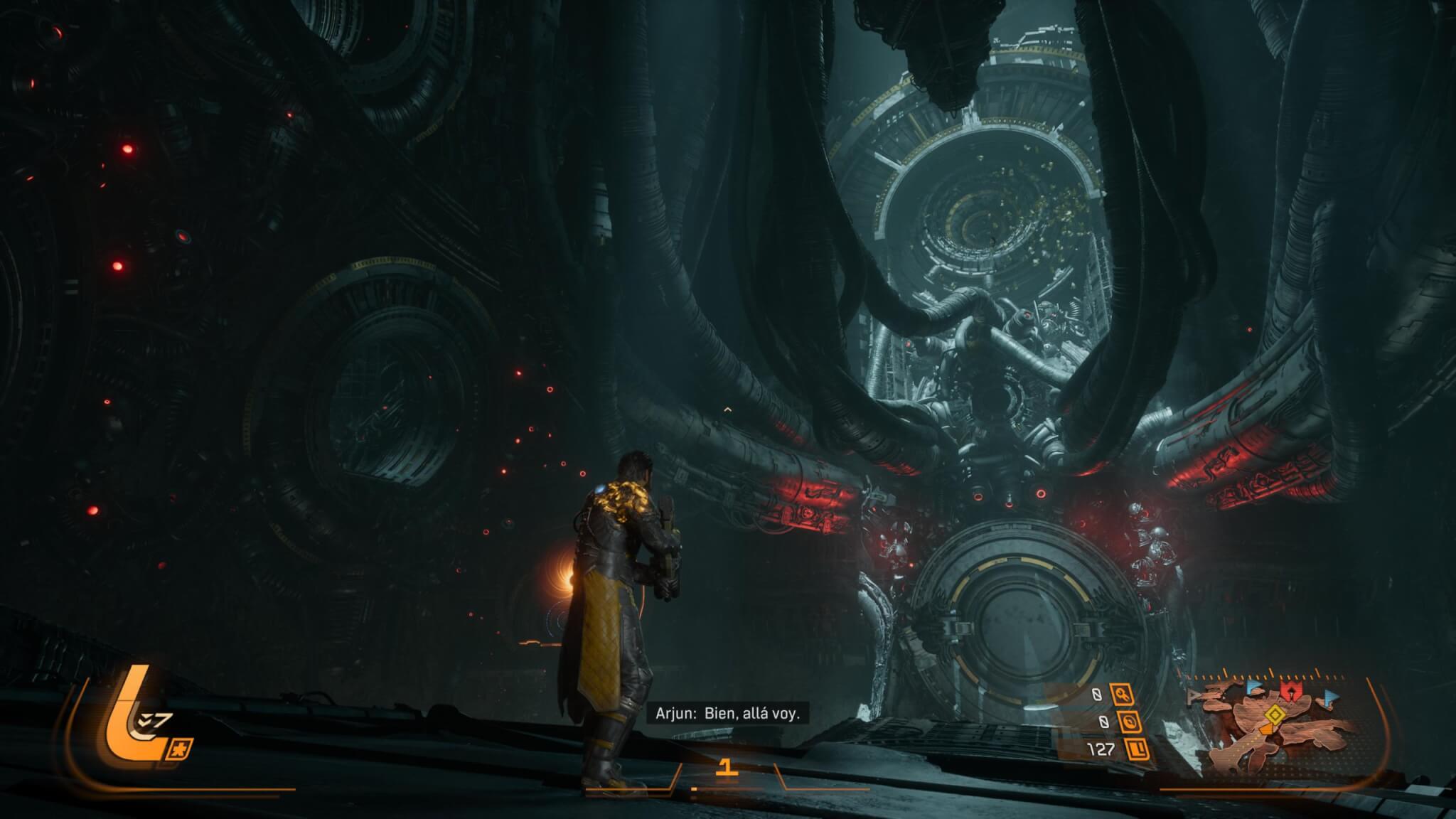The width and height of the screenshot is (1456, 819).
Task: Click the yellow diamond objective marker on minimap
Action: click(x=1276, y=714)
